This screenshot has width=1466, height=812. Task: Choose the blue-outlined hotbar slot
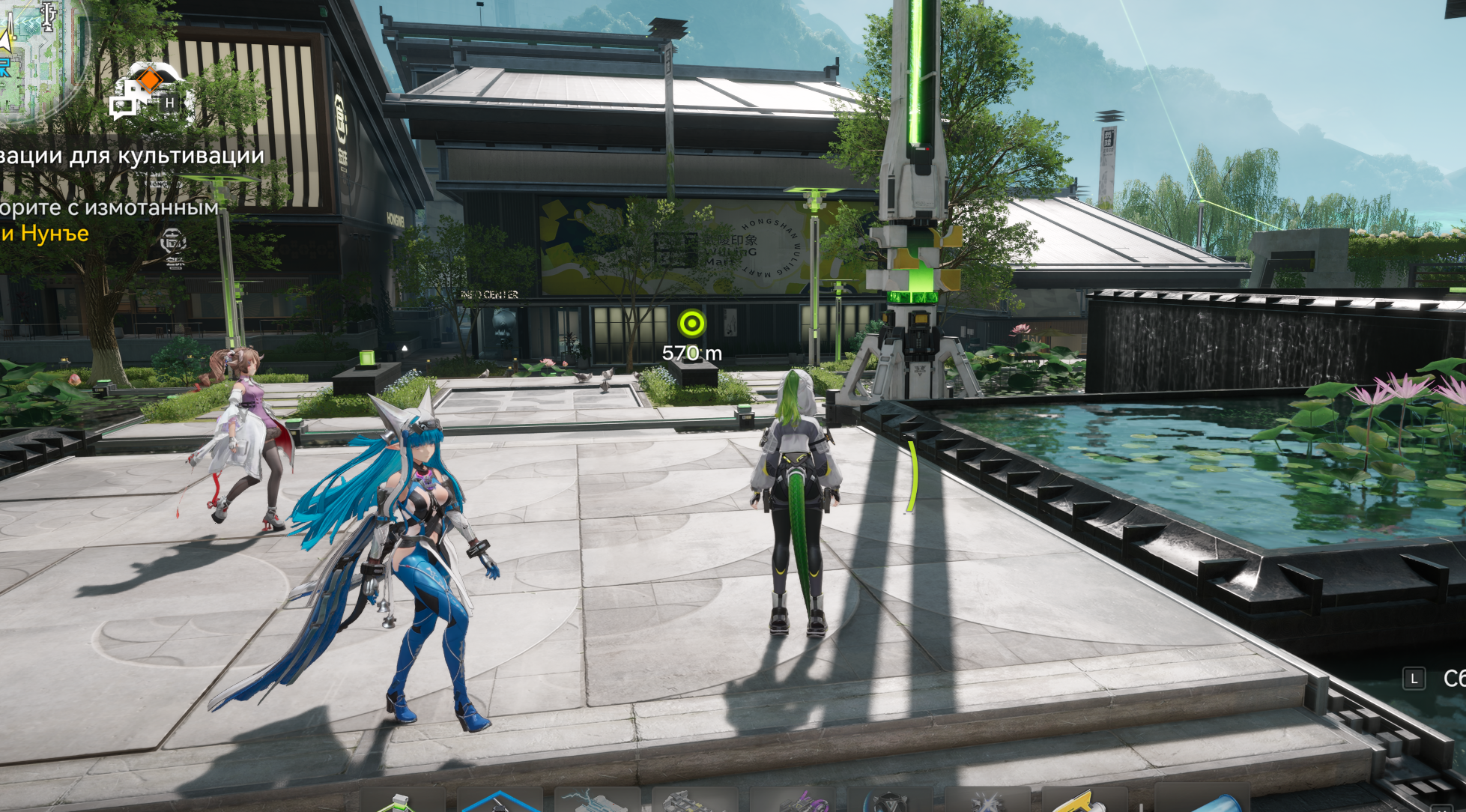[499, 802]
